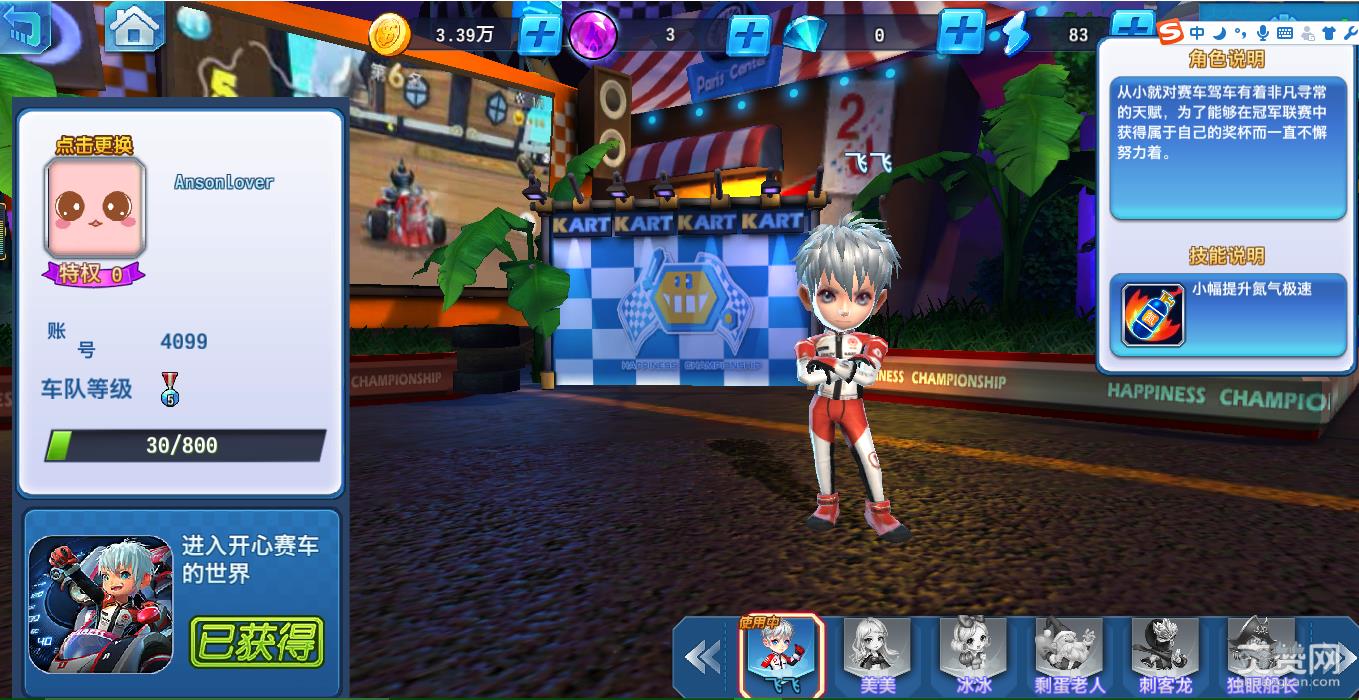Add gold coins with the plus button
This screenshot has width=1359, height=700.
point(540,36)
